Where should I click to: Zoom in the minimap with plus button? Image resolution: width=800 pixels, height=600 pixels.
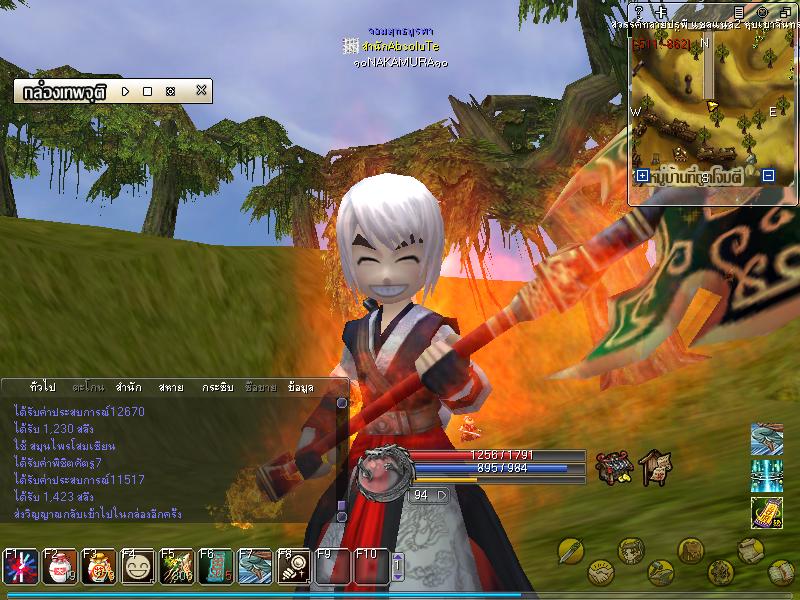tap(642, 176)
